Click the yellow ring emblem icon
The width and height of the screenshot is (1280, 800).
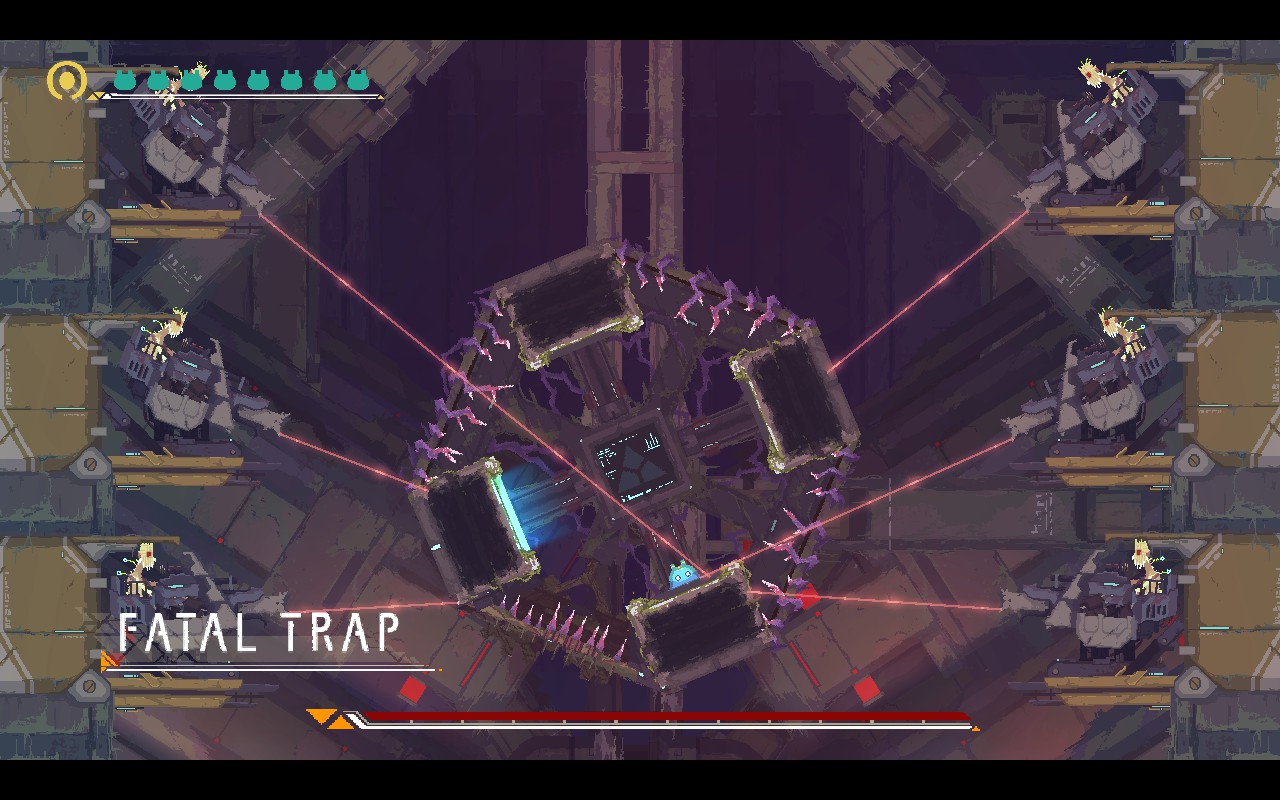[67, 80]
